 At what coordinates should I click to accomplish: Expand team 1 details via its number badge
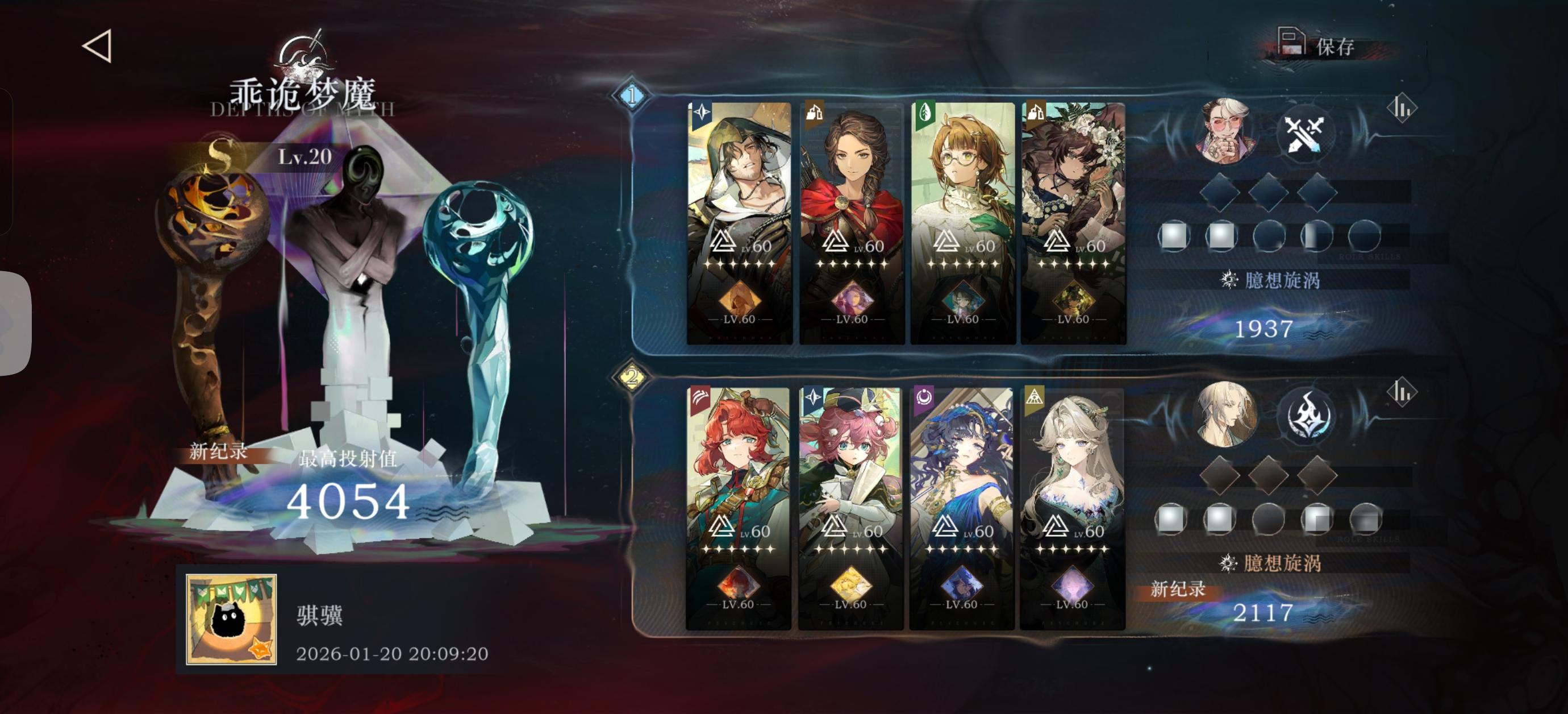[x=632, y=95]
